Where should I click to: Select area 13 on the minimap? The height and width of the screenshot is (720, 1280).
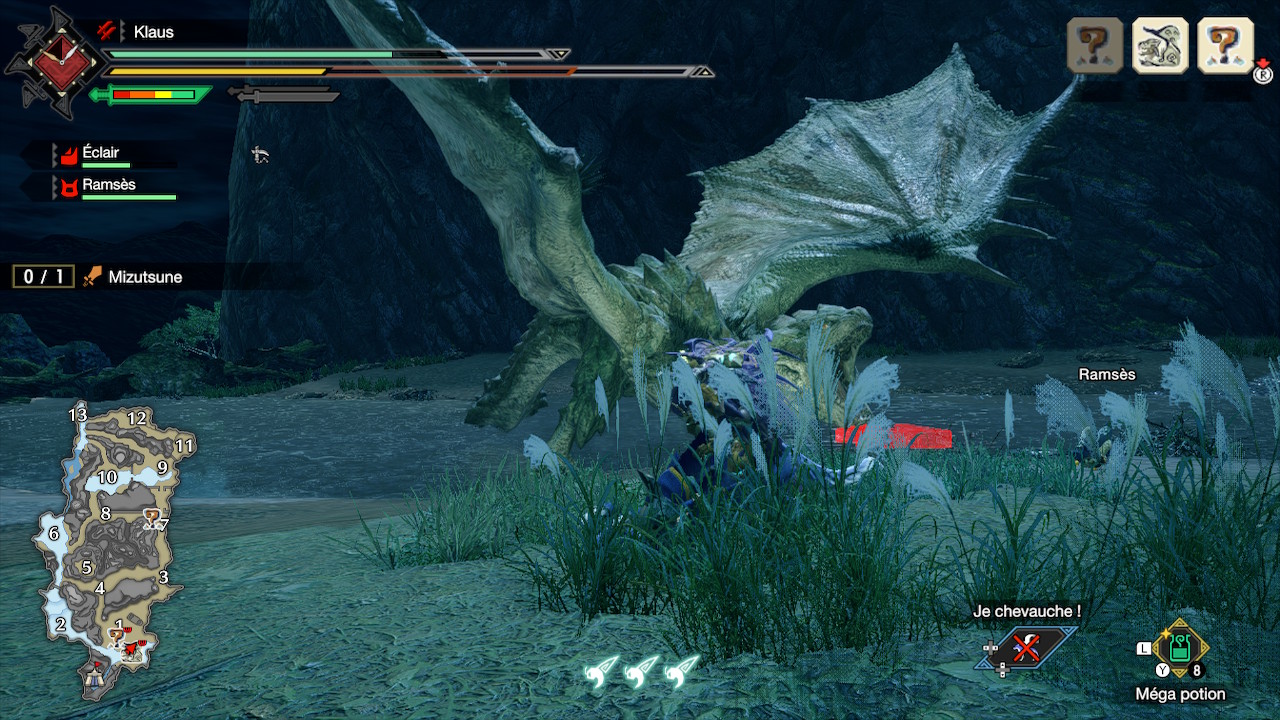point(78,414)
